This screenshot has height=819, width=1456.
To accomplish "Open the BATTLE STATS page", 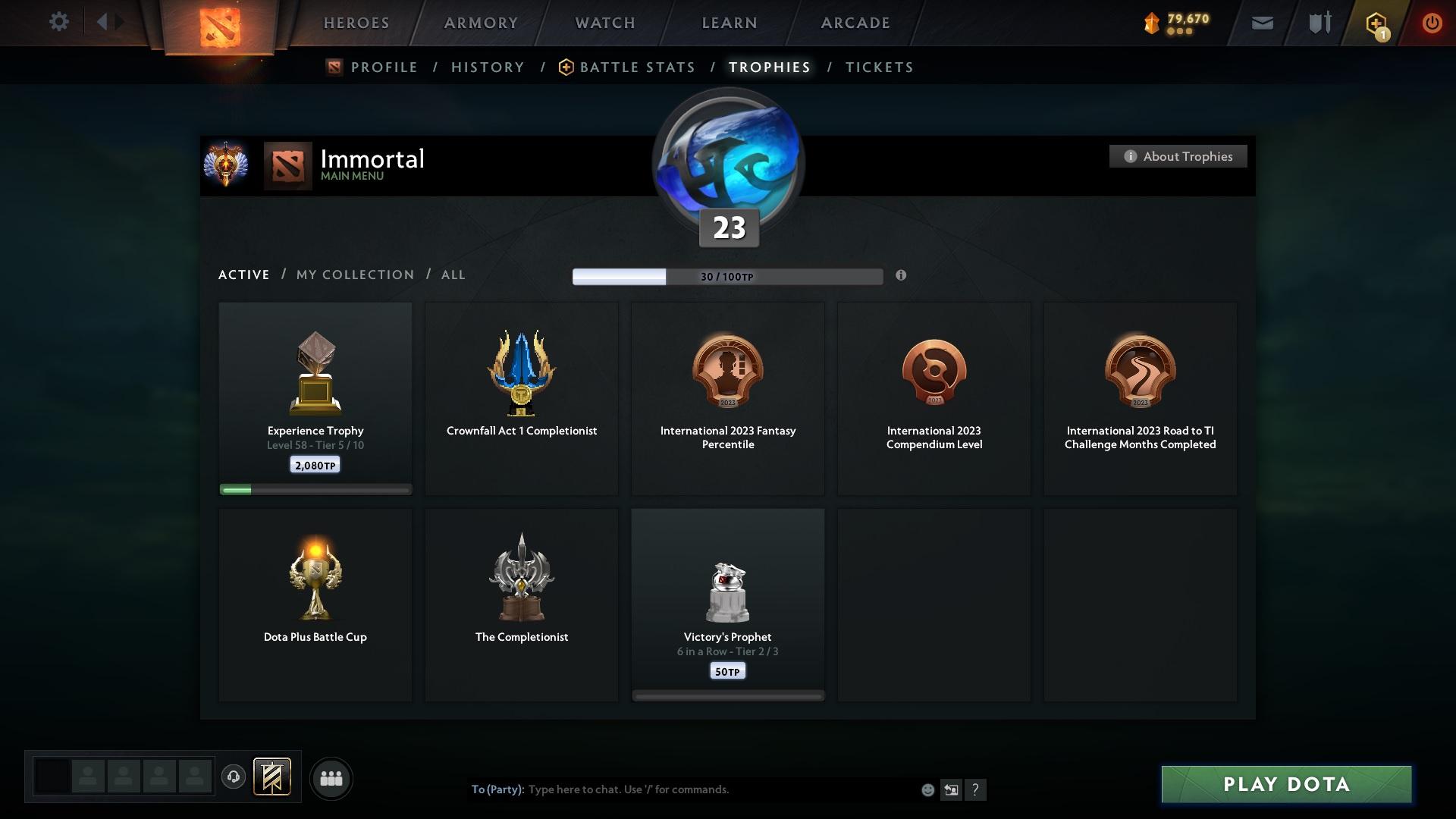I will point(637,67).
